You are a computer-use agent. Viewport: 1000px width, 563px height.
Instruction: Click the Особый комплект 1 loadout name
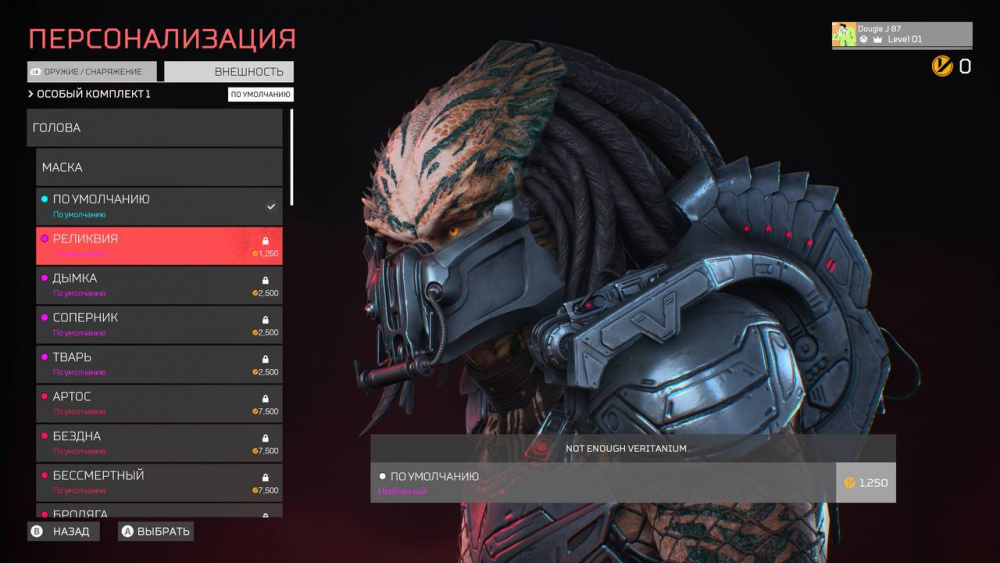(93, 94)
